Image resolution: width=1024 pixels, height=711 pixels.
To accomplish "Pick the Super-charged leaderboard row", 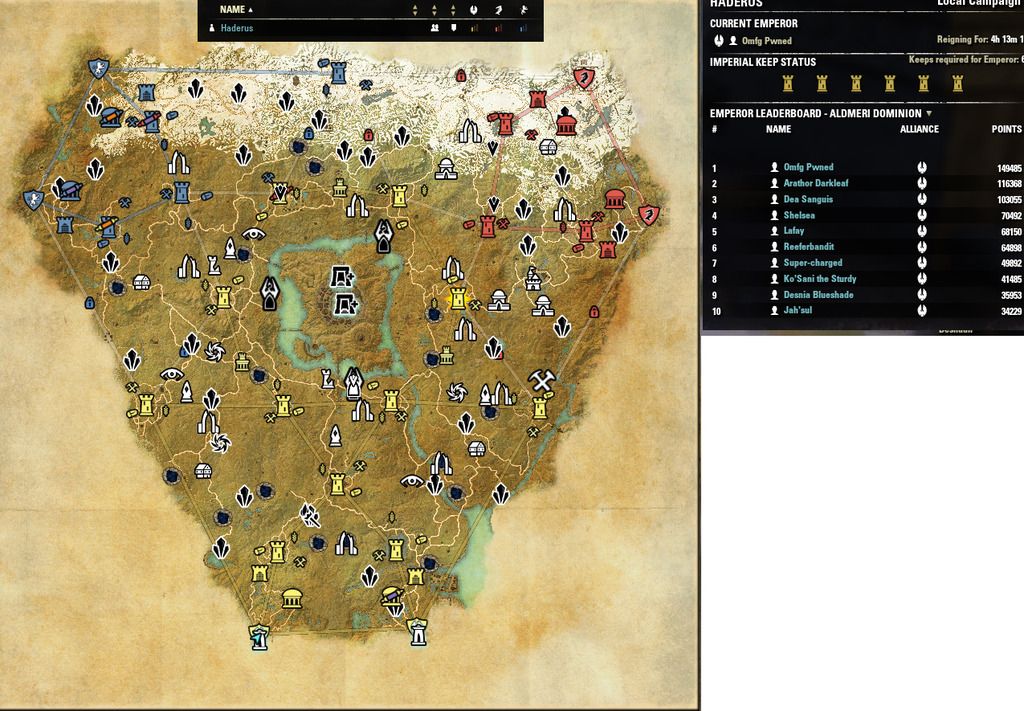I will [812, 263].
